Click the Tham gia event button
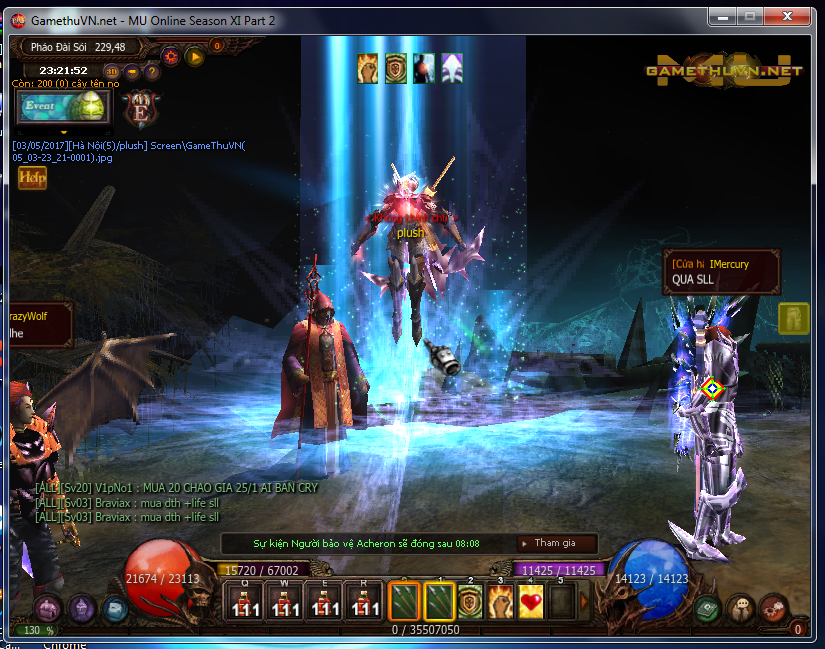Screen dimensions: 825x649 (556, 543)
